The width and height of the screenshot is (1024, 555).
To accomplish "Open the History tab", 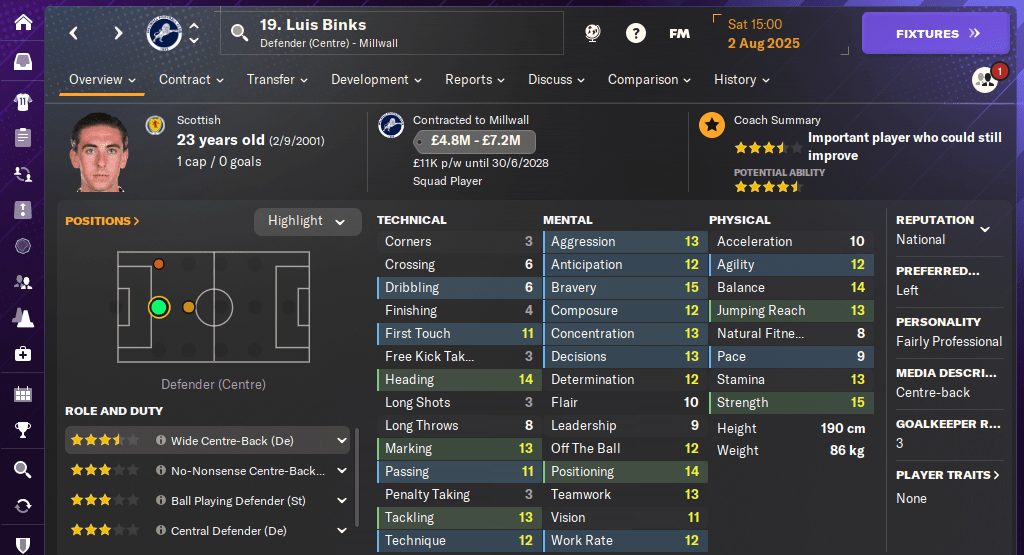I will 741,80.
